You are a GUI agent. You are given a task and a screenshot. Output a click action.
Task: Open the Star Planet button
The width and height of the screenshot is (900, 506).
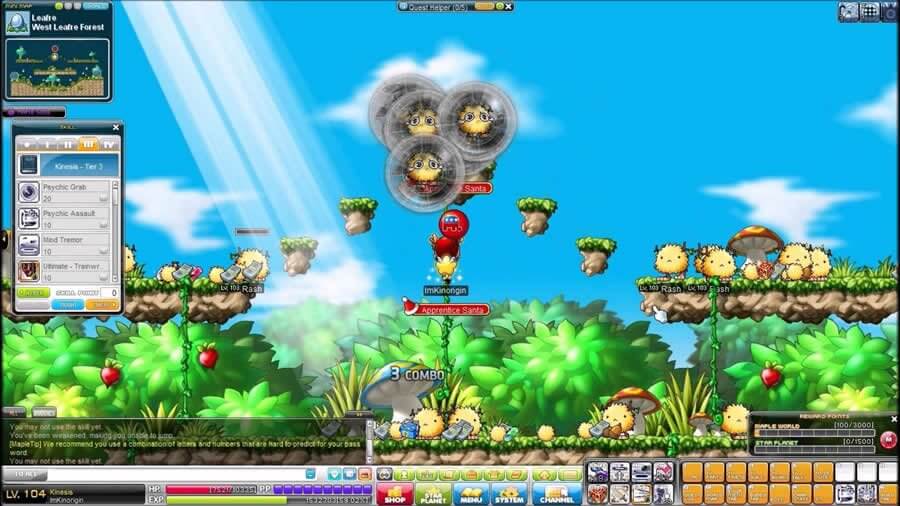(432, 493)
